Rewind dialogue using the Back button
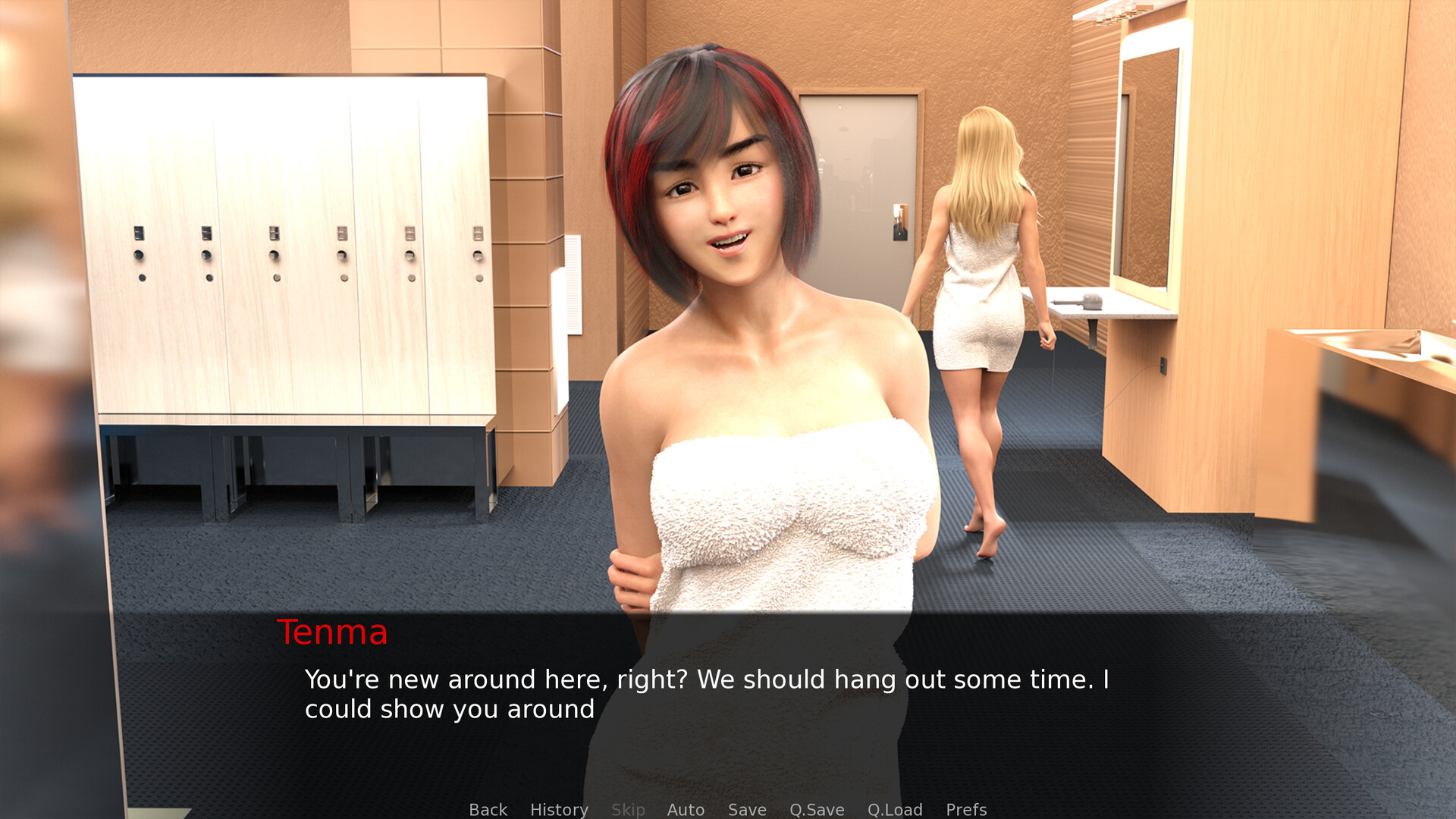This screenshot has width=1456, height=819. point(488,809)
